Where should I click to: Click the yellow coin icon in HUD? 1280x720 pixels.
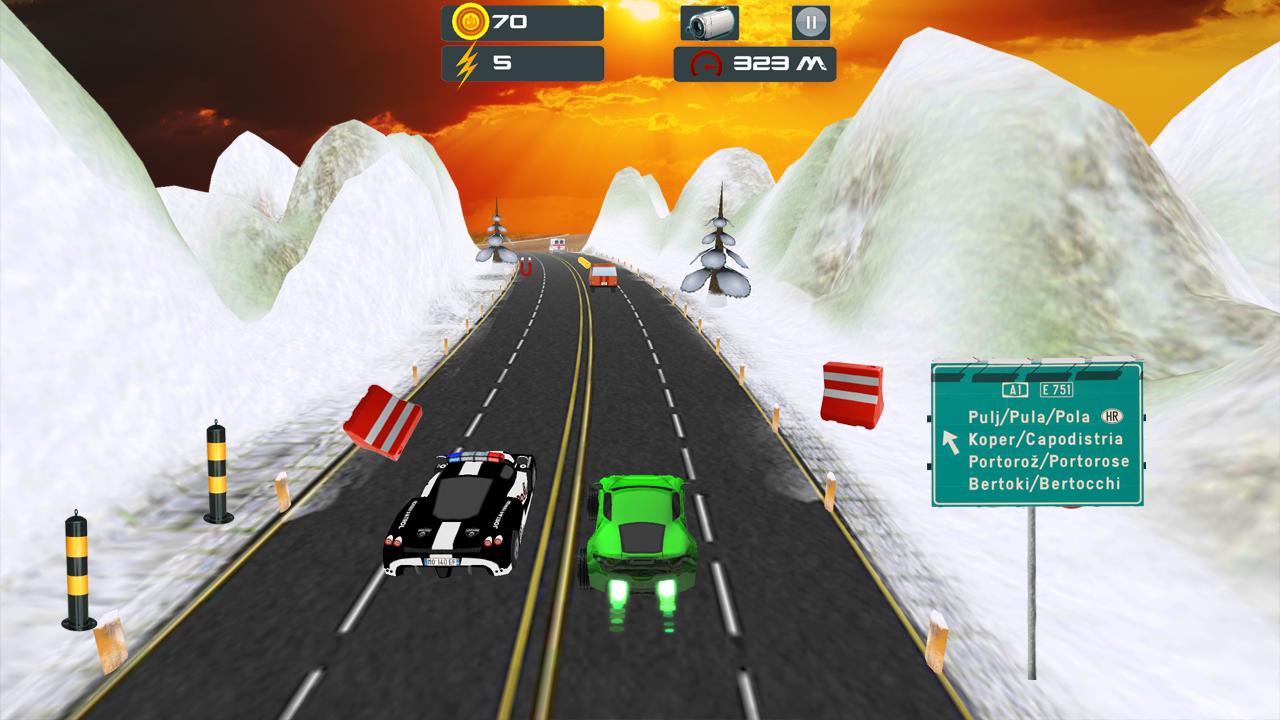tap(470, 24)
